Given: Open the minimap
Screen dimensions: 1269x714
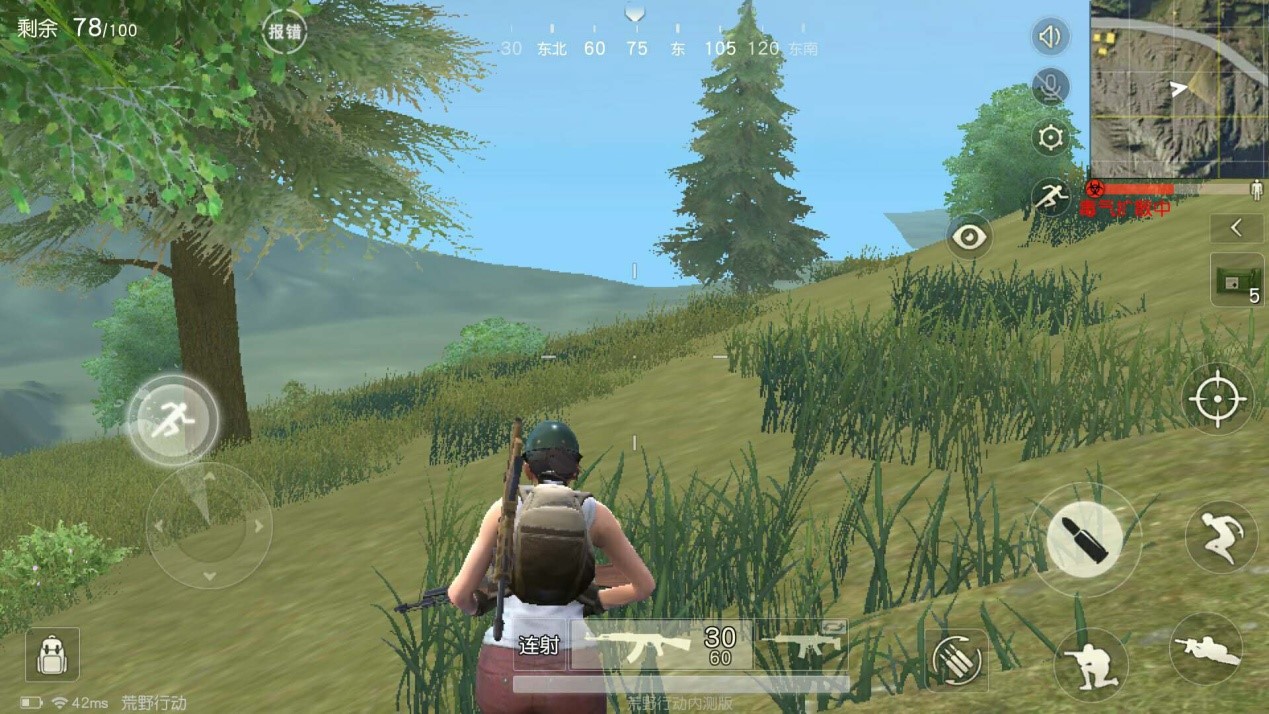Looking at the screenshot, I should [x=1178, y=88].
